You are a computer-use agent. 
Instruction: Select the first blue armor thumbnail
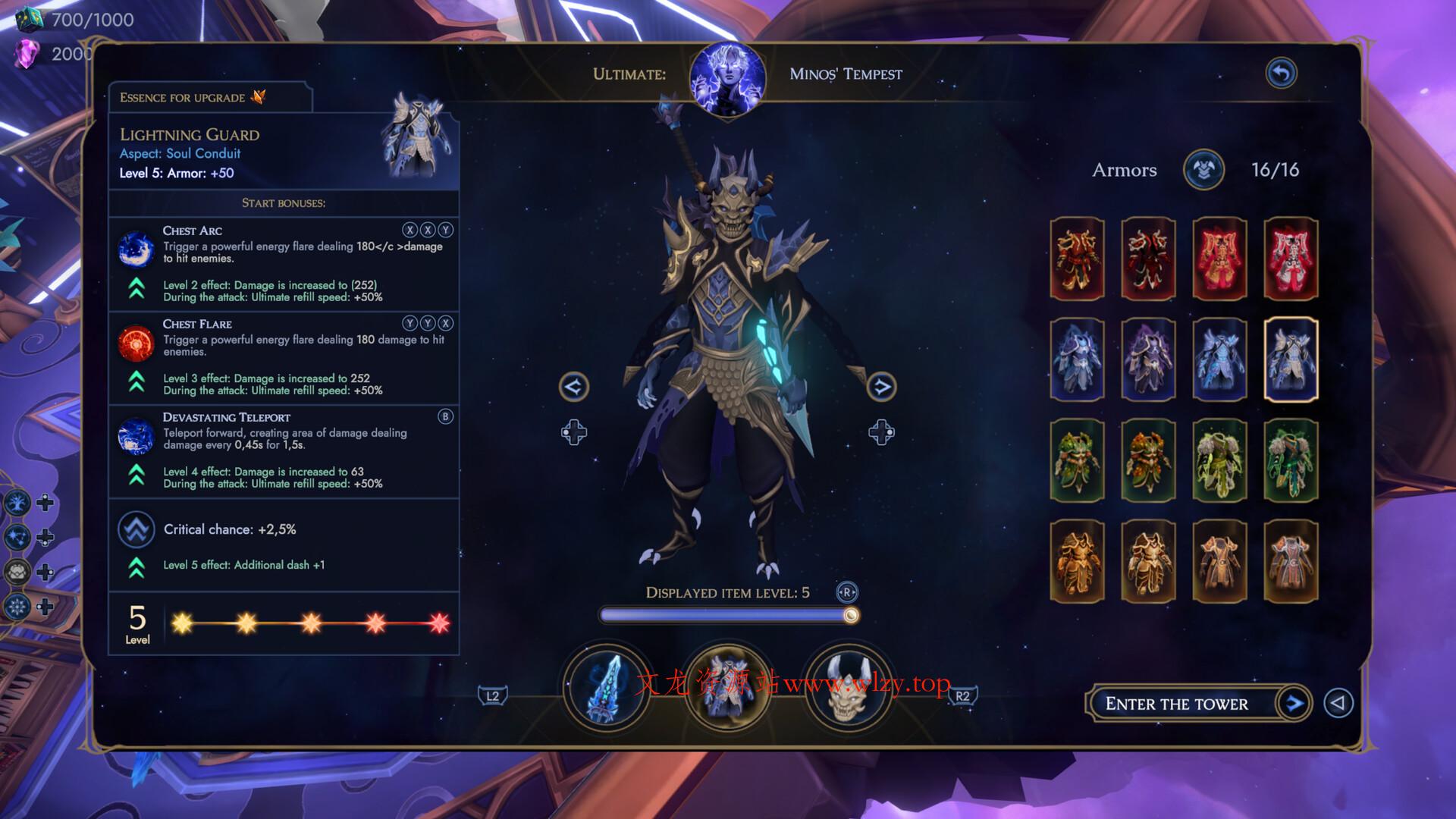click(1077, 359)
